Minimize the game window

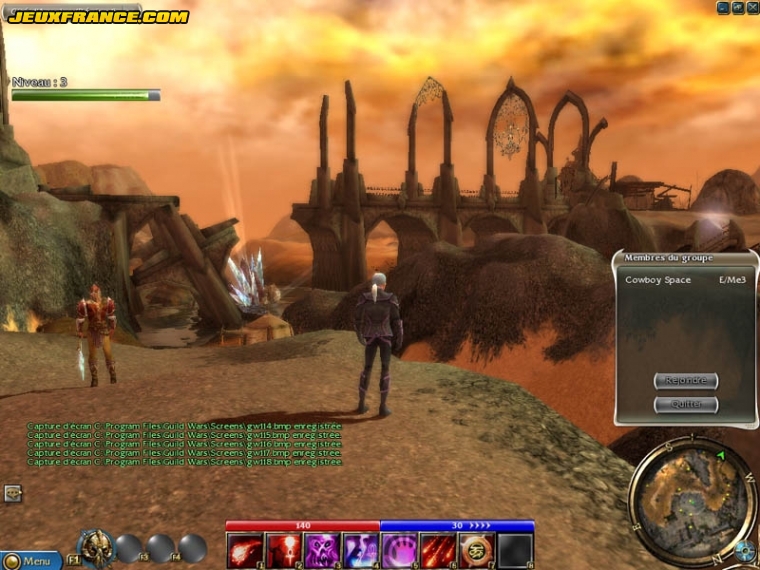tap(723, 7)
